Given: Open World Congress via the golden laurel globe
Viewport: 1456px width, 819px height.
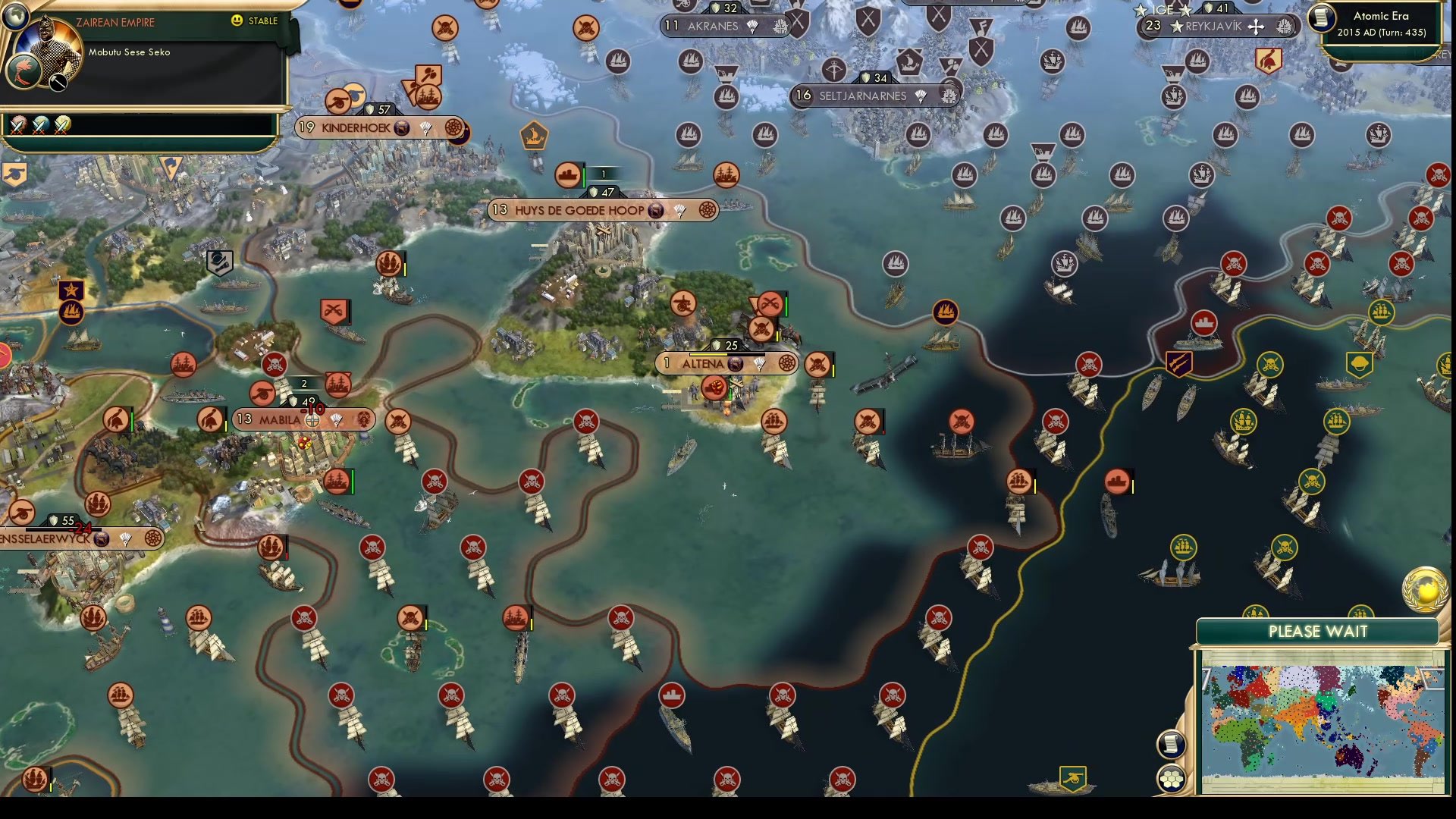Looking at the screenshot, I should pos(1424,588).
